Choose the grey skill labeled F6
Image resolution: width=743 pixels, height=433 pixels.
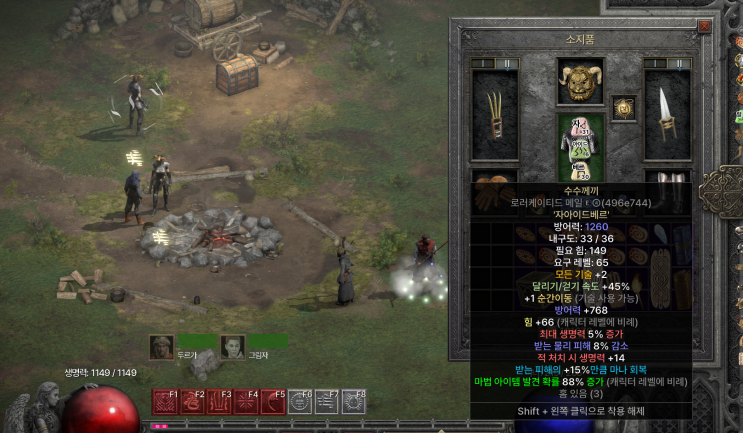(x=299, y=402)
